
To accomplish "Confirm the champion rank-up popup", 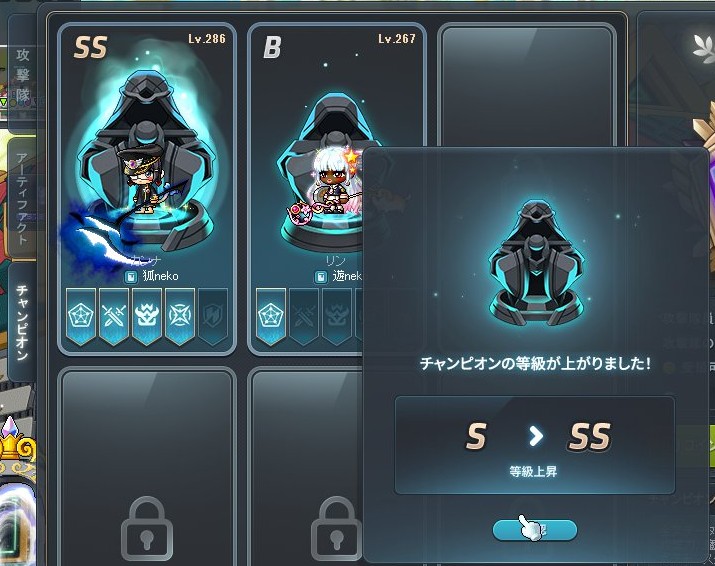I will pyautogui.click(x=534, y=530).
